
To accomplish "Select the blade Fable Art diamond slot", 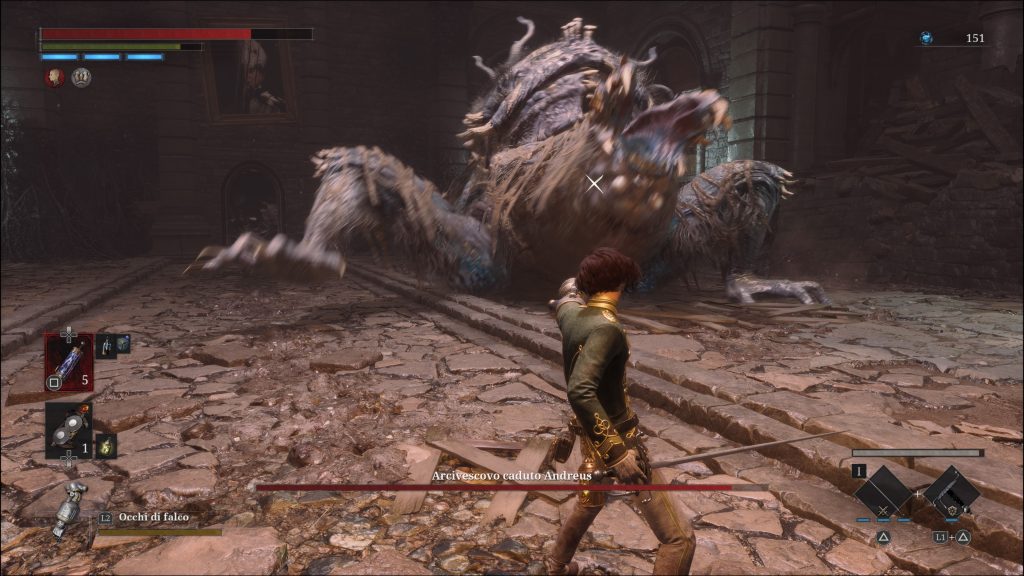I will 883,491.
